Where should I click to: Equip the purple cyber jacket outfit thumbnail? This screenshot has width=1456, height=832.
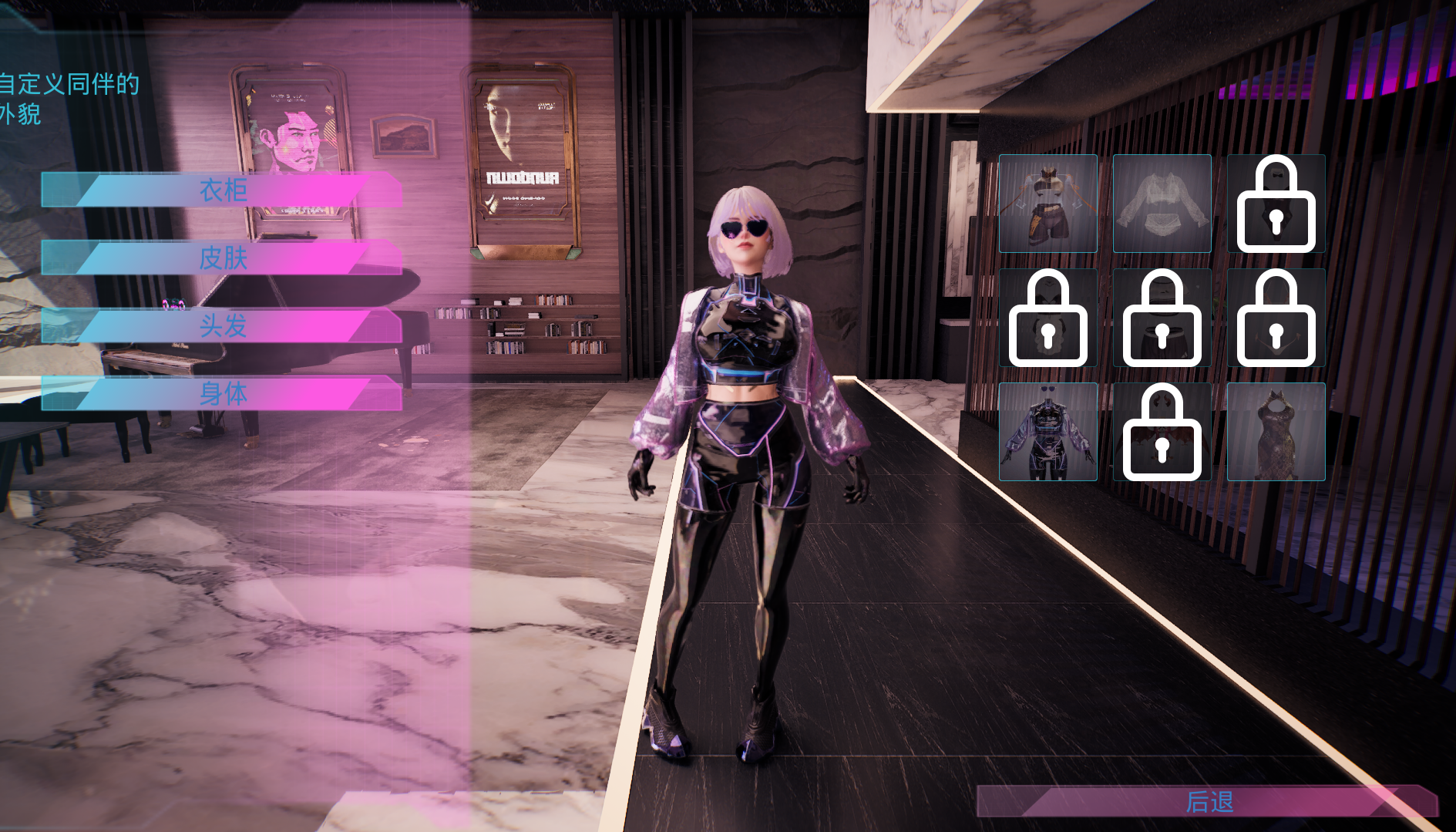point(1047,432)
